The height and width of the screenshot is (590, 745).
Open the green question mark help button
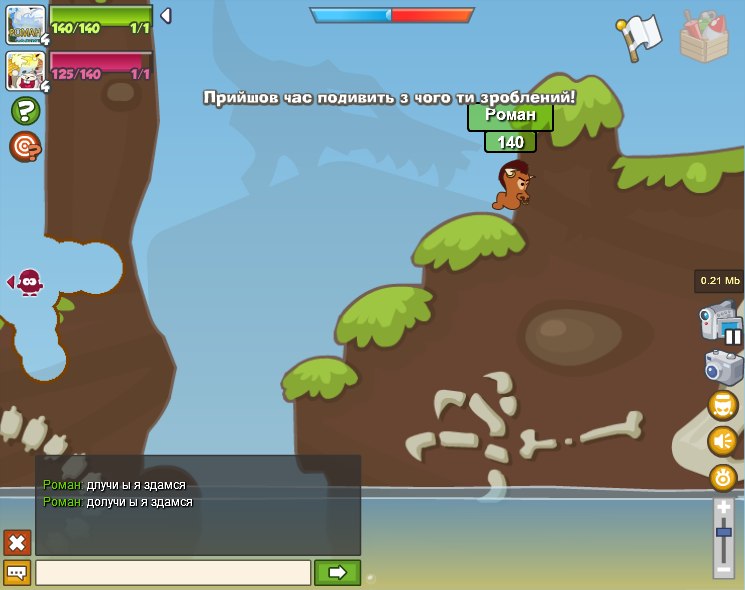[25, 111]
